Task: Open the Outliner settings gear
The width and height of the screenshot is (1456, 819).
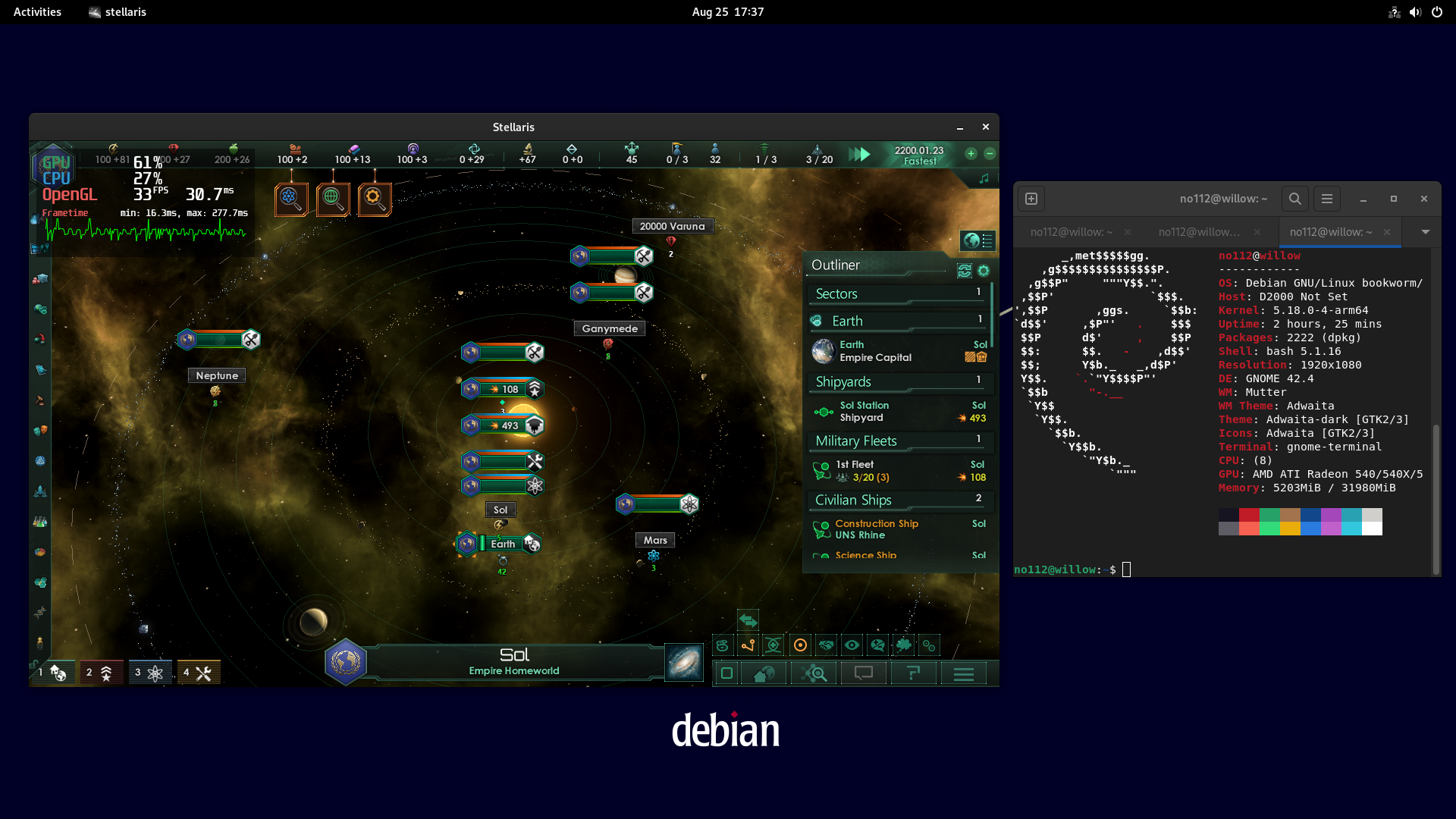Action: [984, 271]
